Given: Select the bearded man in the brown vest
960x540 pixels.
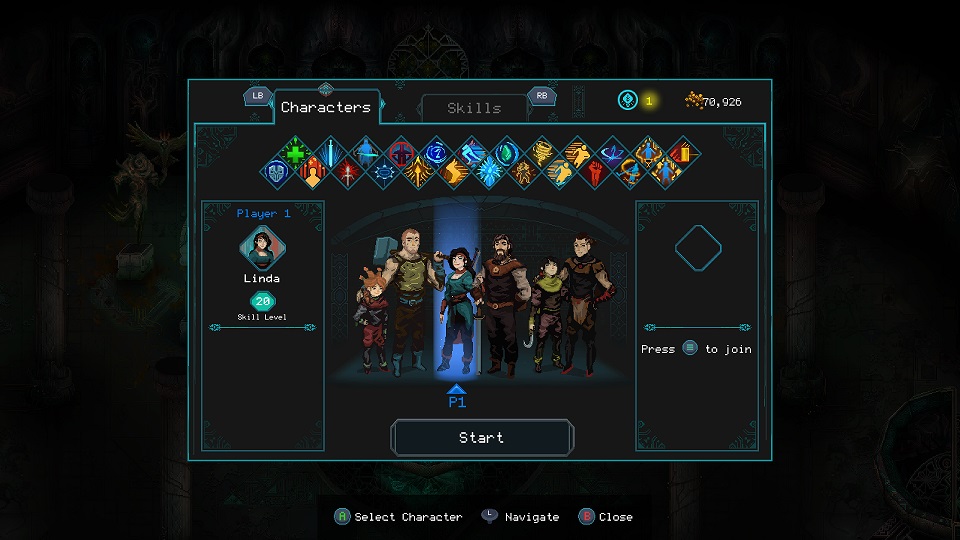Looking at the screenshot, I should pos(501,305).
